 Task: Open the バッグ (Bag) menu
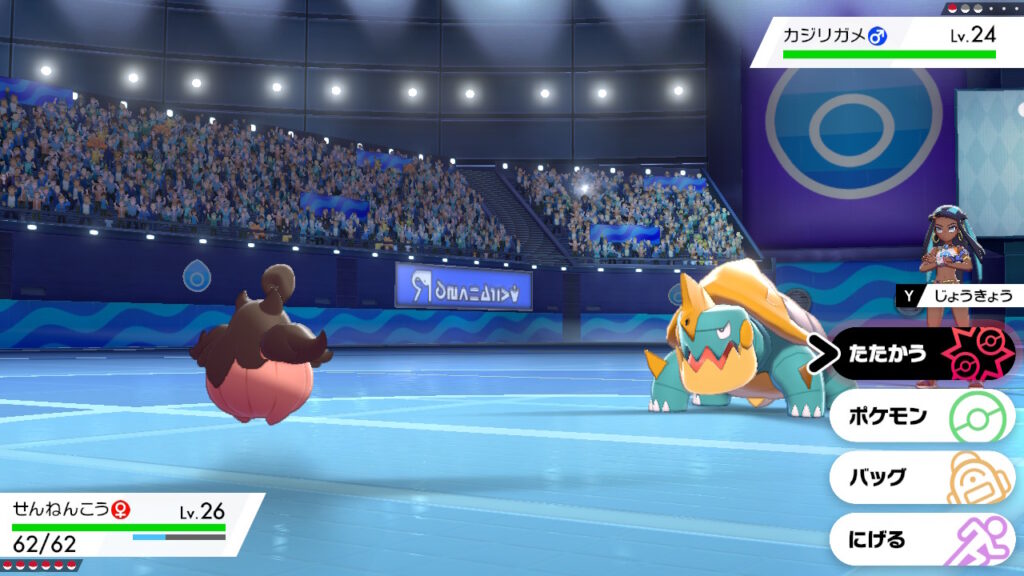click(920, 478)
